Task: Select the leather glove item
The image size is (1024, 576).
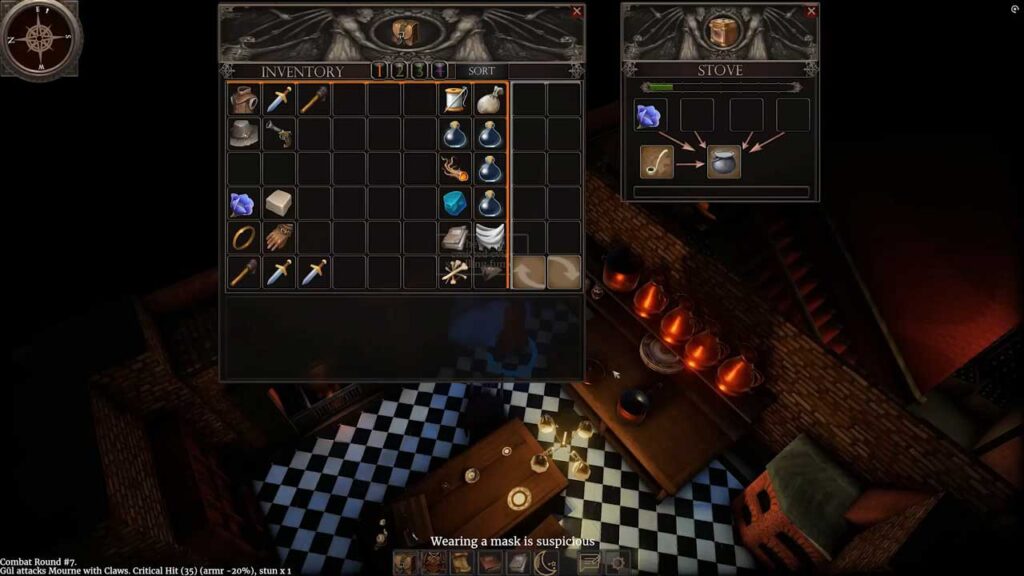Action: [279, 238]
